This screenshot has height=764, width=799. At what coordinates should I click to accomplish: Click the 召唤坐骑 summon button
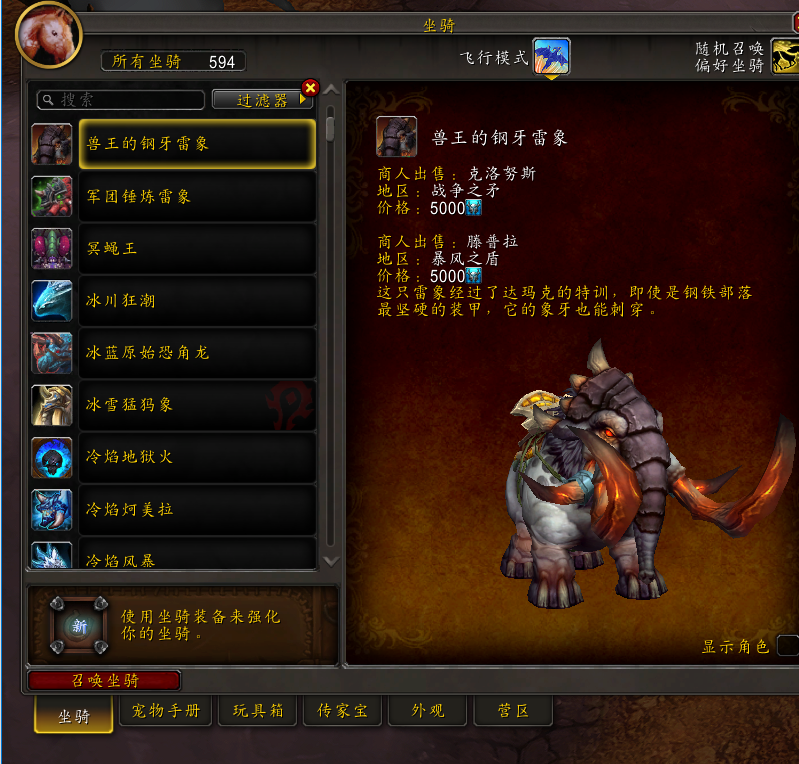(104, 681)
